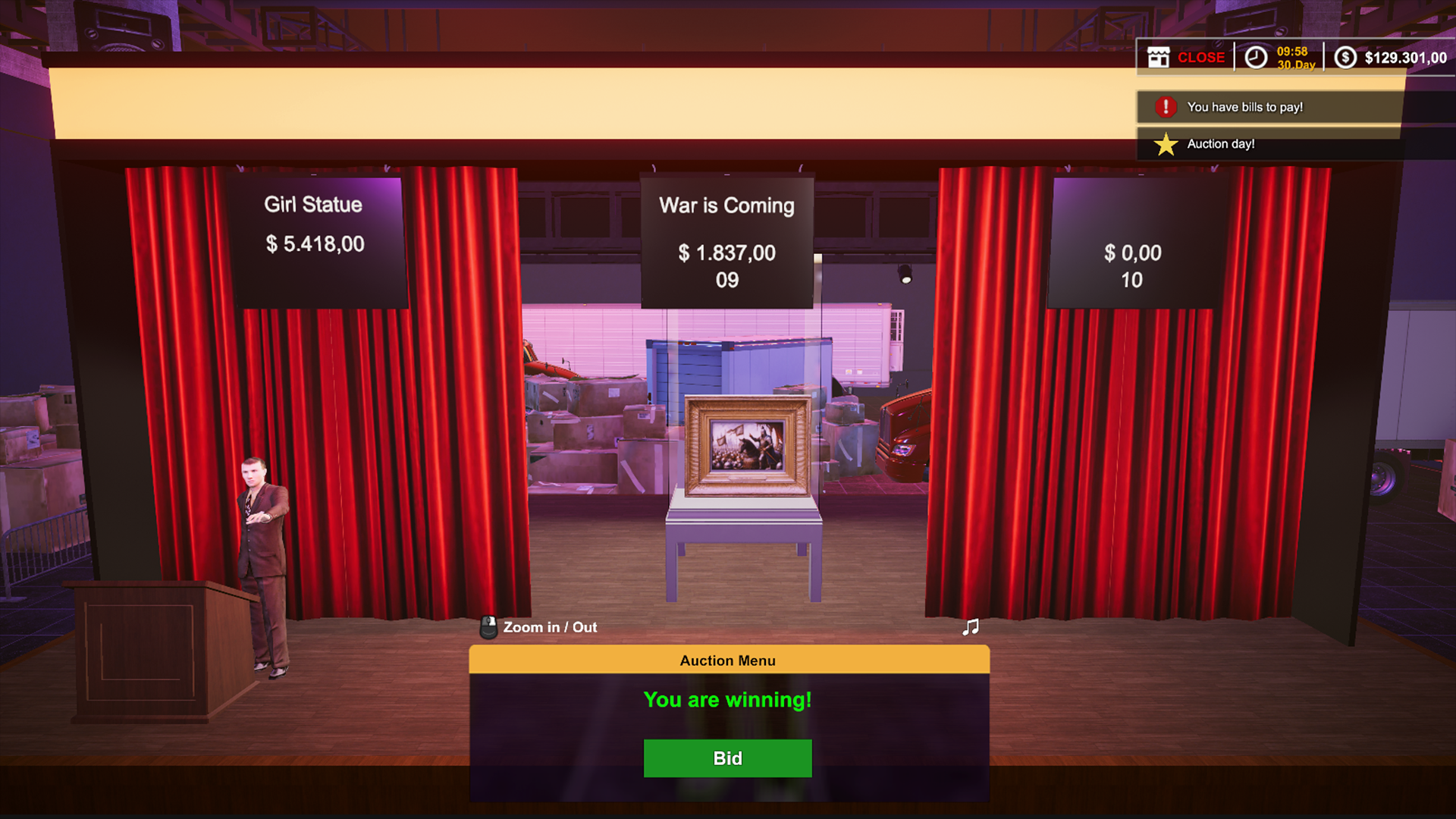Viewport: 1456px width, 819px height.
Task: Click the You are winning message
Action: [727, 700]
